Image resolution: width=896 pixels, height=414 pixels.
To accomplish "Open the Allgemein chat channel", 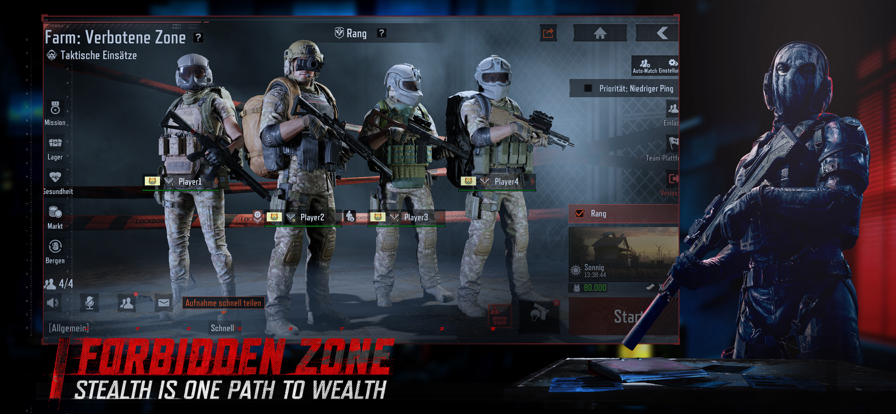I will 69,327.
